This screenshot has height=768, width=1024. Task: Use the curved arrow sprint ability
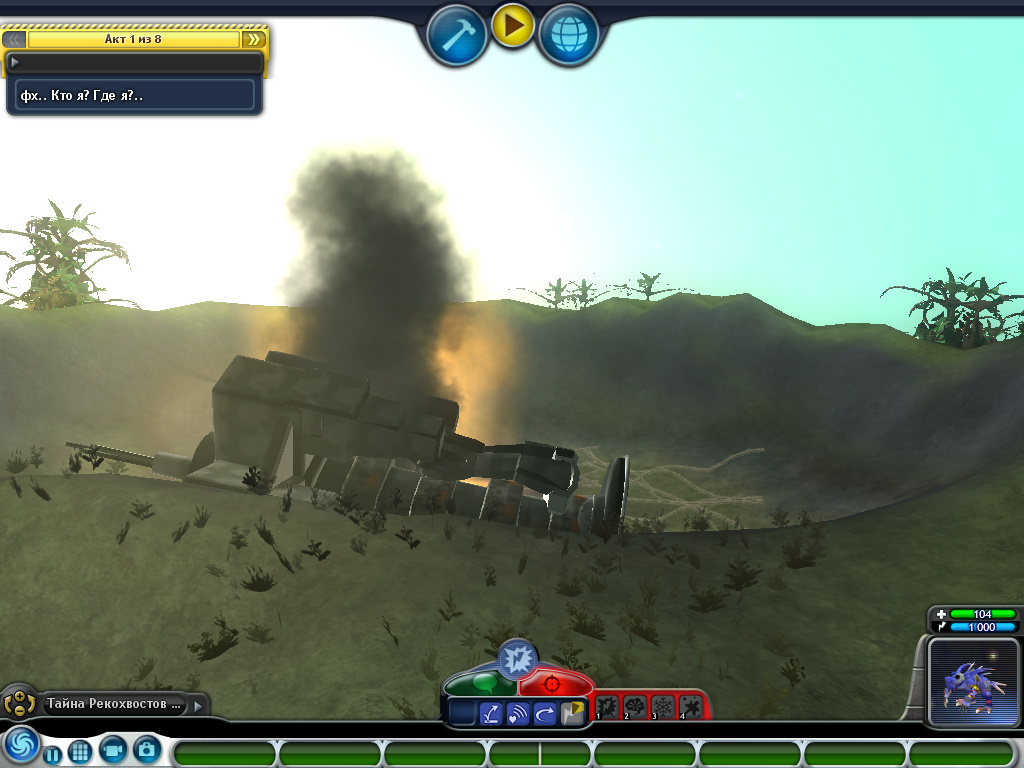(x=545, y=713)
